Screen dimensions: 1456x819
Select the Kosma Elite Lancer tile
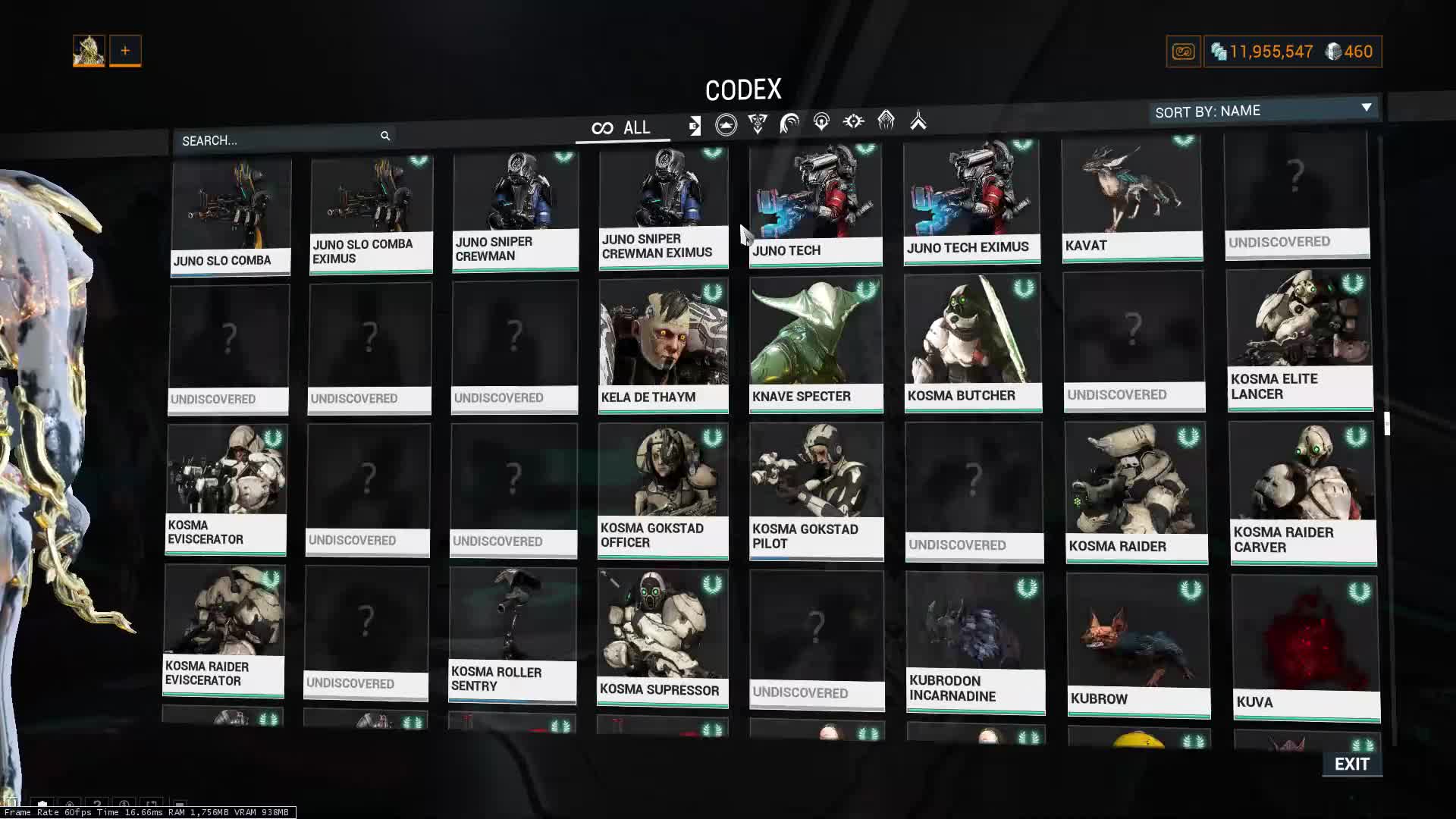click(1300, 339)
